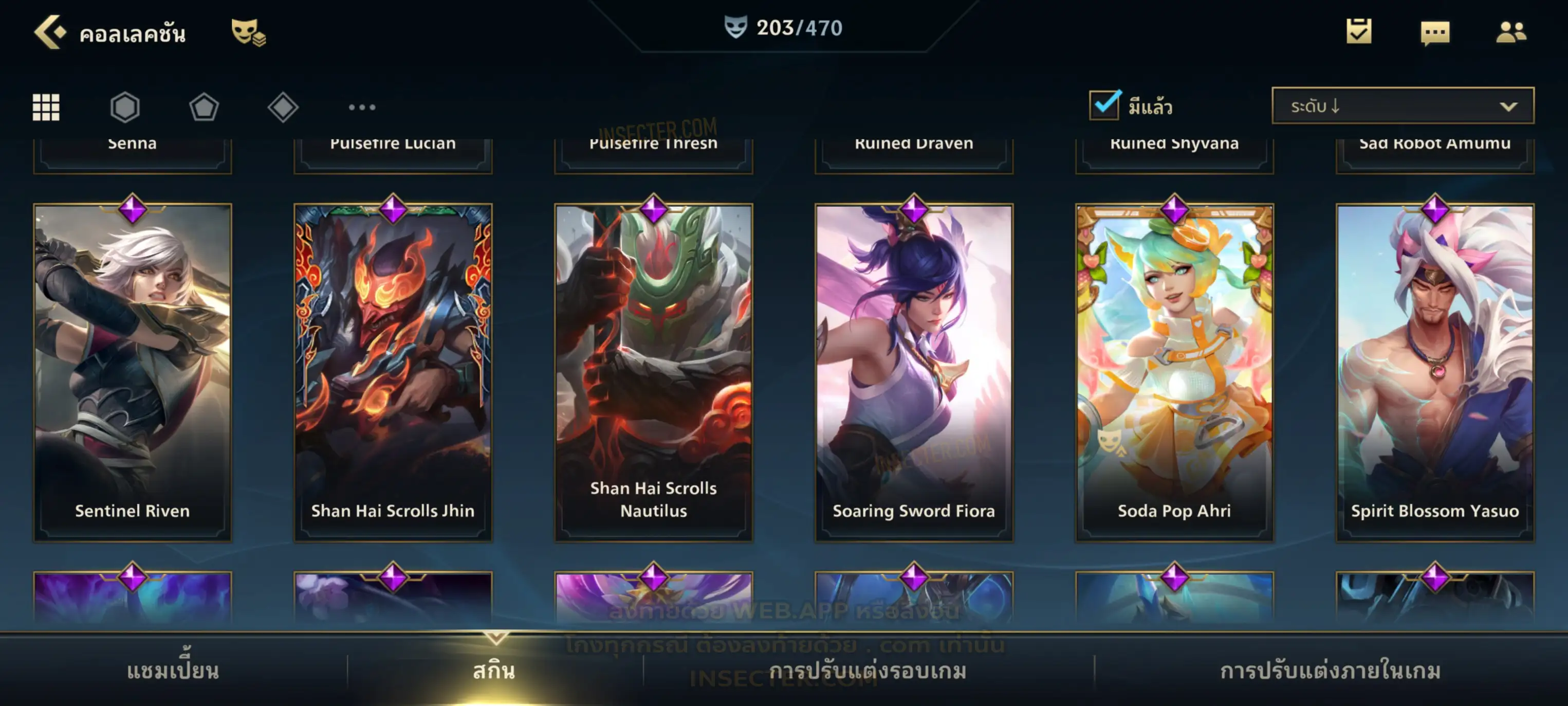Select the Soda Pop Ahri skin card
Screen dimensions: 1568x706
point(1174,372)
